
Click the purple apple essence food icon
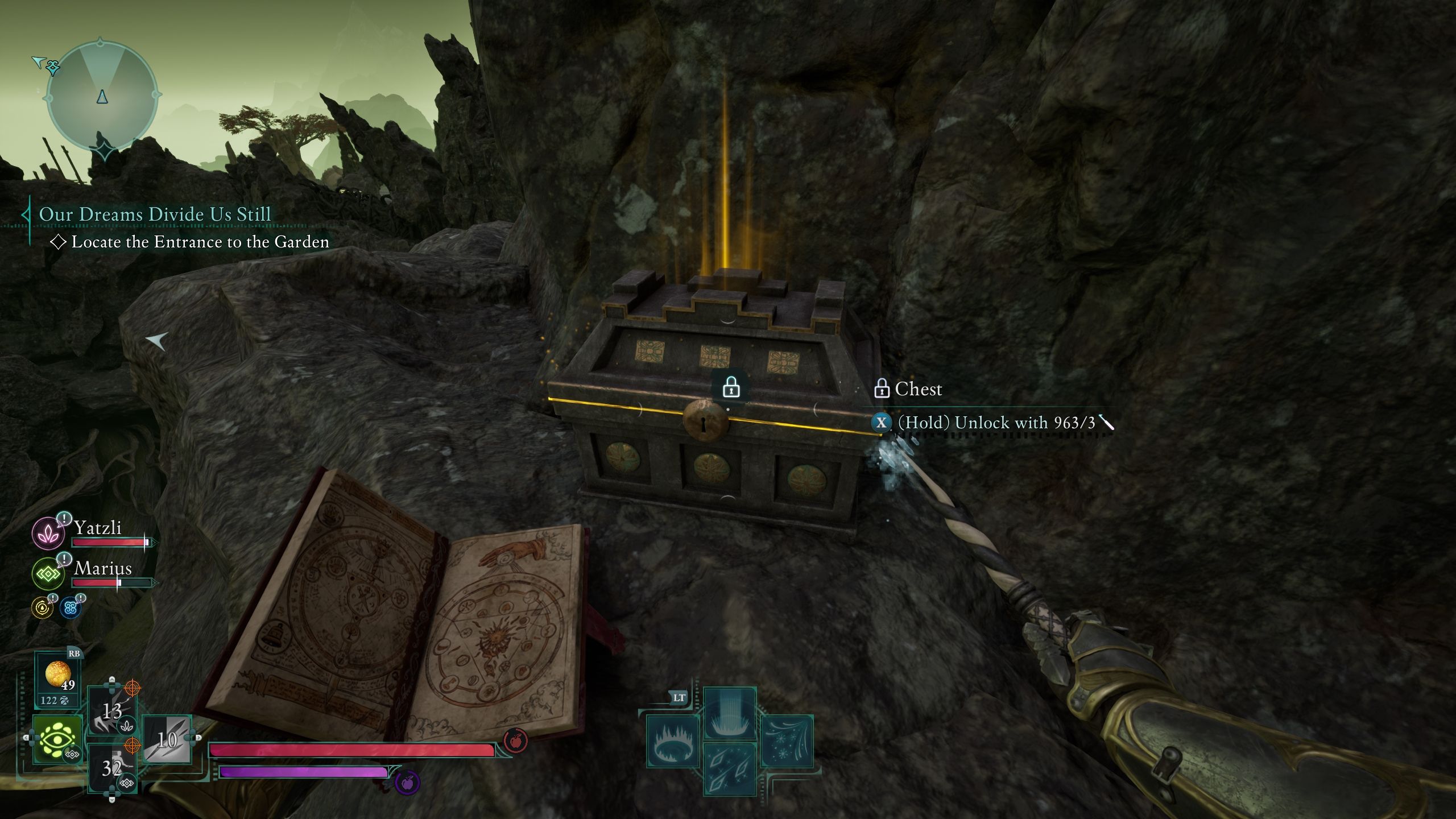coord(407,783)
